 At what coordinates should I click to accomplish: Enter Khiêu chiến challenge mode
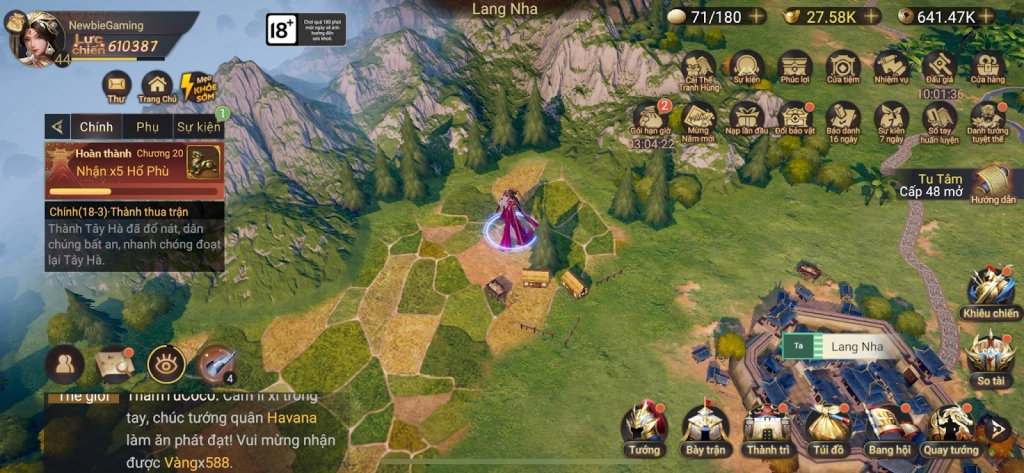click(990, 291)
